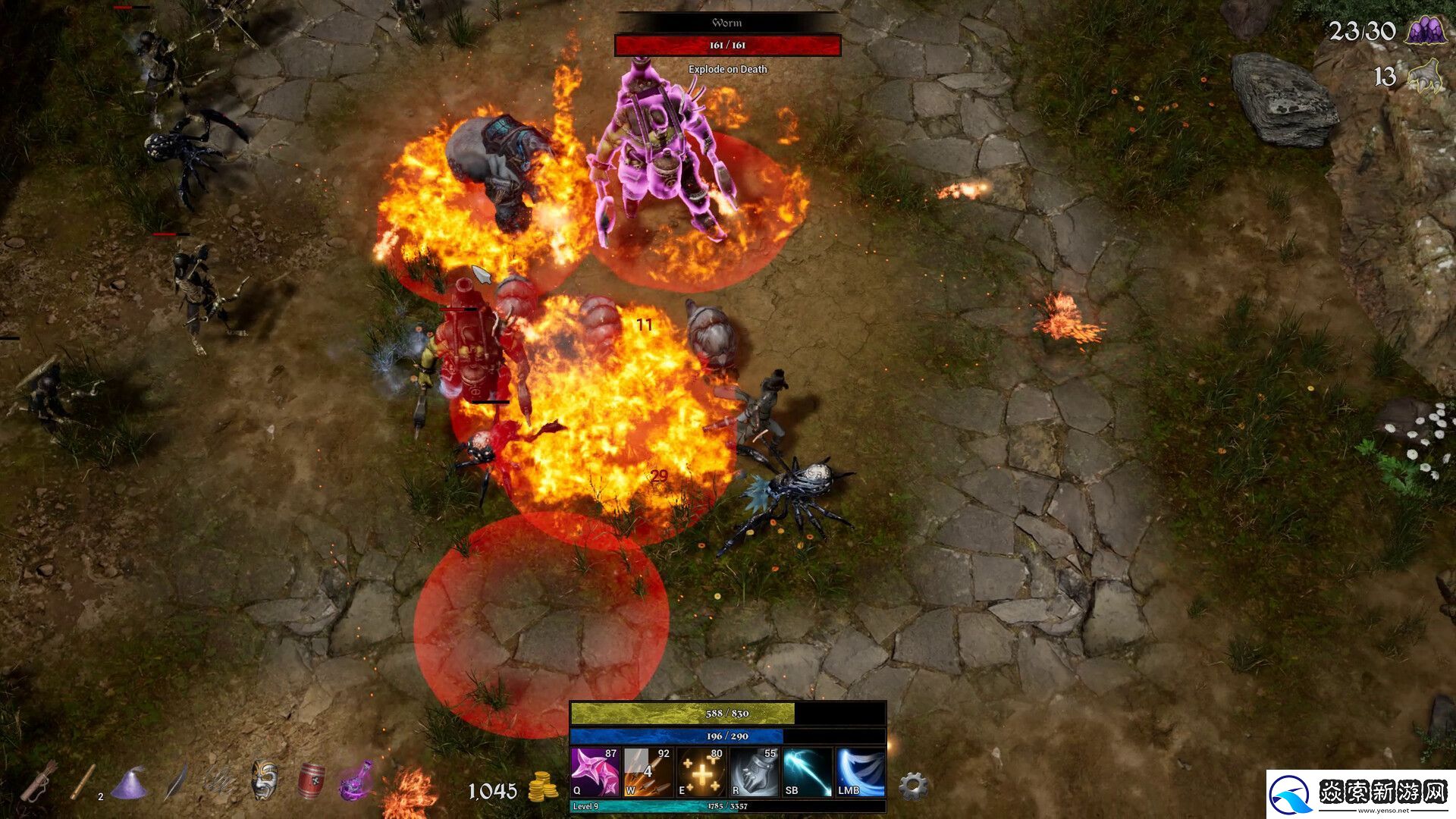This screenshot has height=819, width=1456.
Task: Activate the cyan lightning streak SB ability
Action: 807,772
